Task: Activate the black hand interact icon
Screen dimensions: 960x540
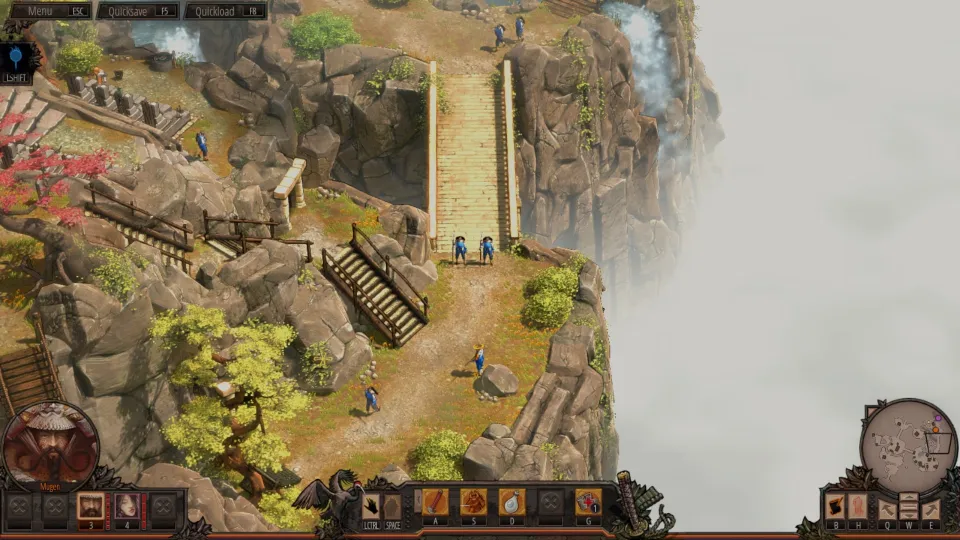Action: (371, 505)
